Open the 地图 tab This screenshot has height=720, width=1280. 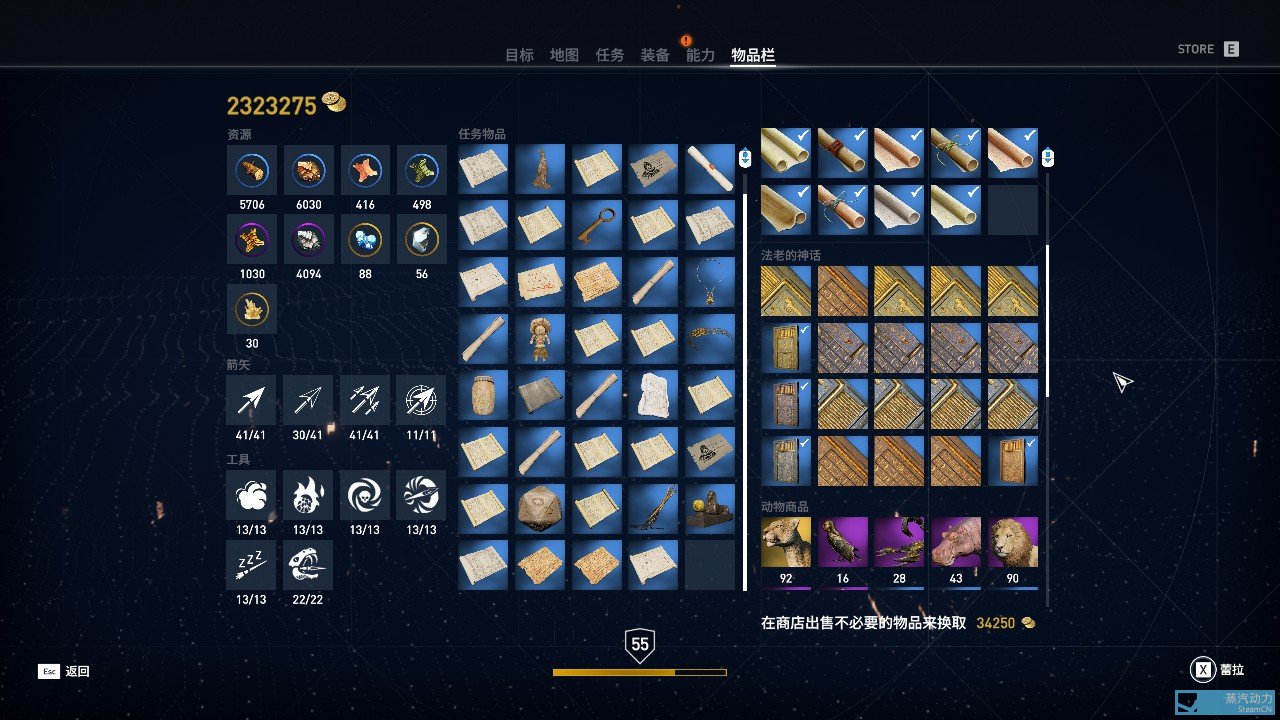565,55
